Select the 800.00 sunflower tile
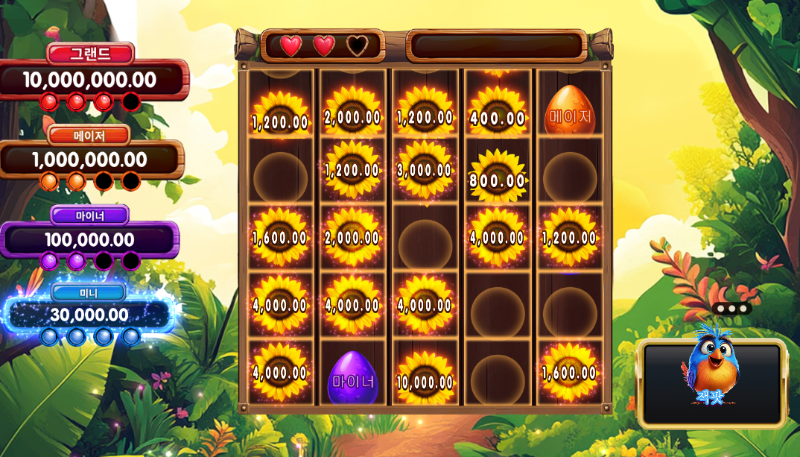800x457 pixels. [497, 176]
